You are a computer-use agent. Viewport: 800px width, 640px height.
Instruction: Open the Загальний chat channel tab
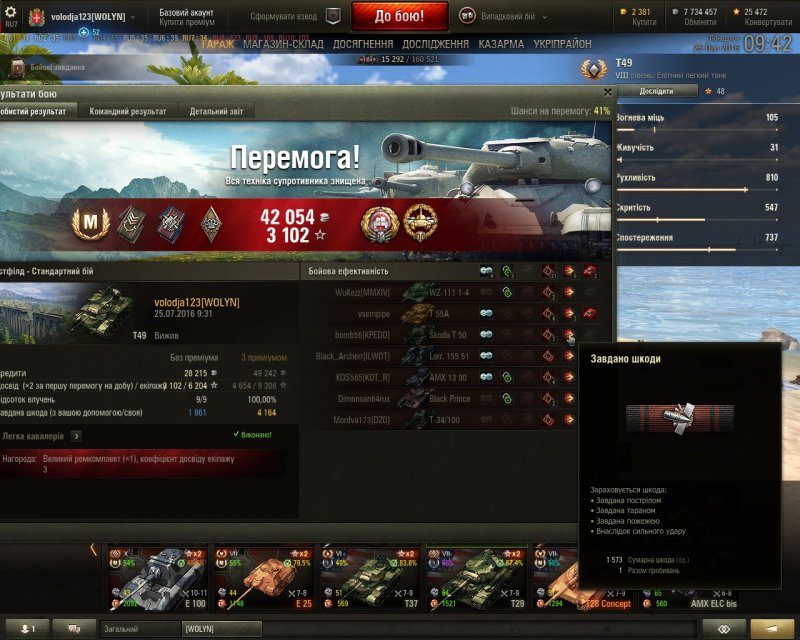coord(139,628)
